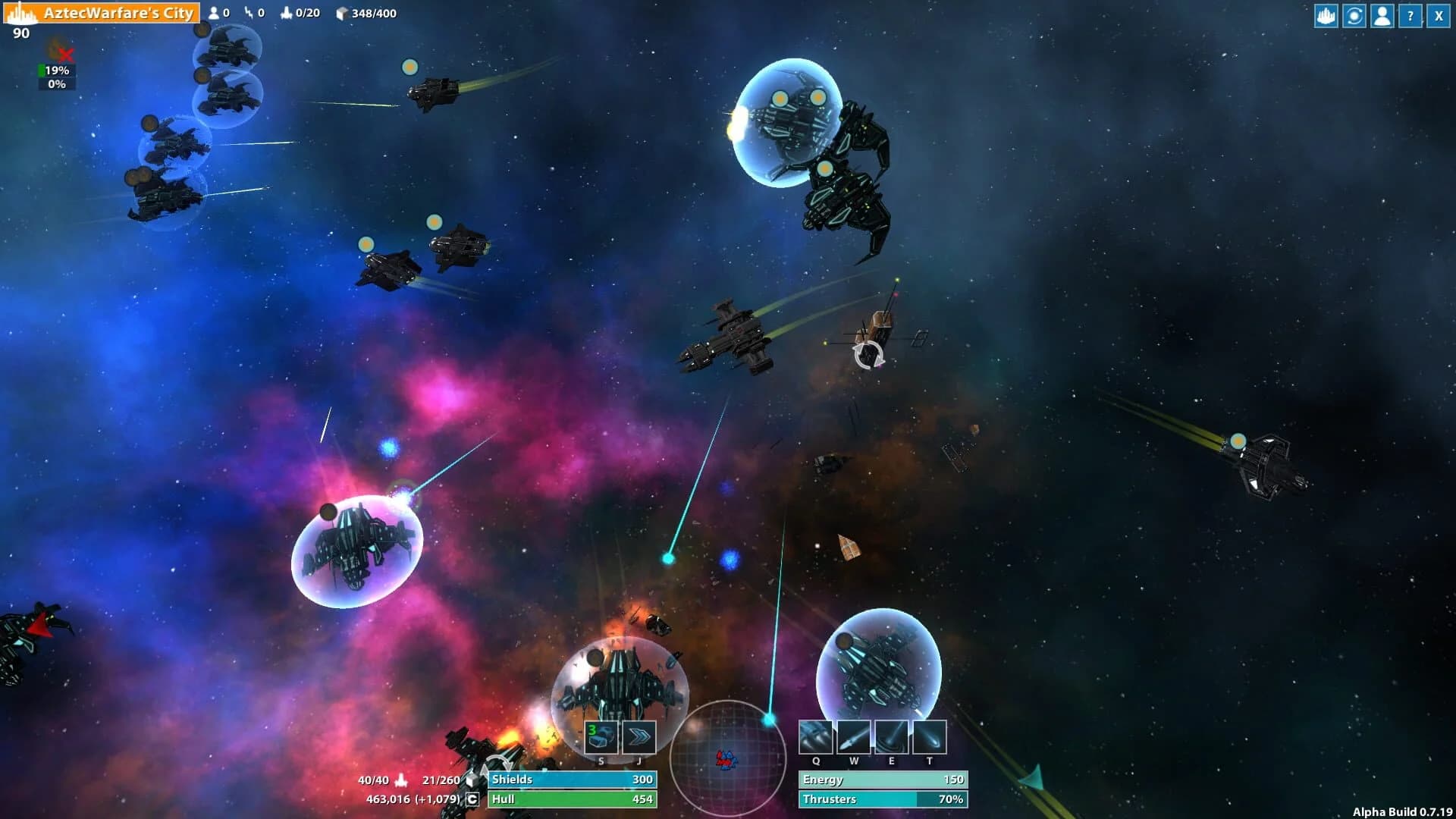Click the Shields bar showing 300
Viewport: 1456px width, 819px height.
(573, 779)
